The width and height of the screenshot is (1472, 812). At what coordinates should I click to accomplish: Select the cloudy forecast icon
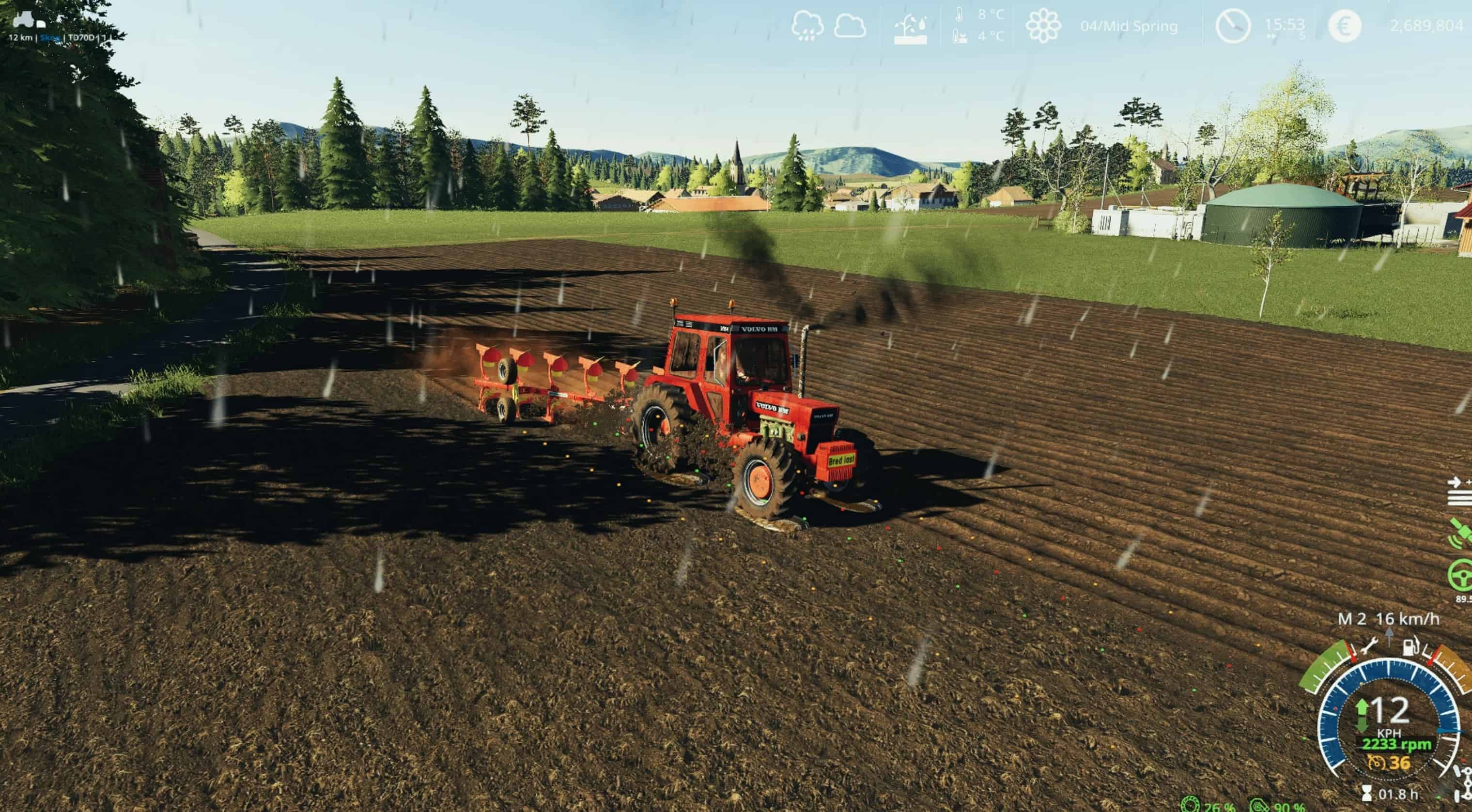pos(850,26)
